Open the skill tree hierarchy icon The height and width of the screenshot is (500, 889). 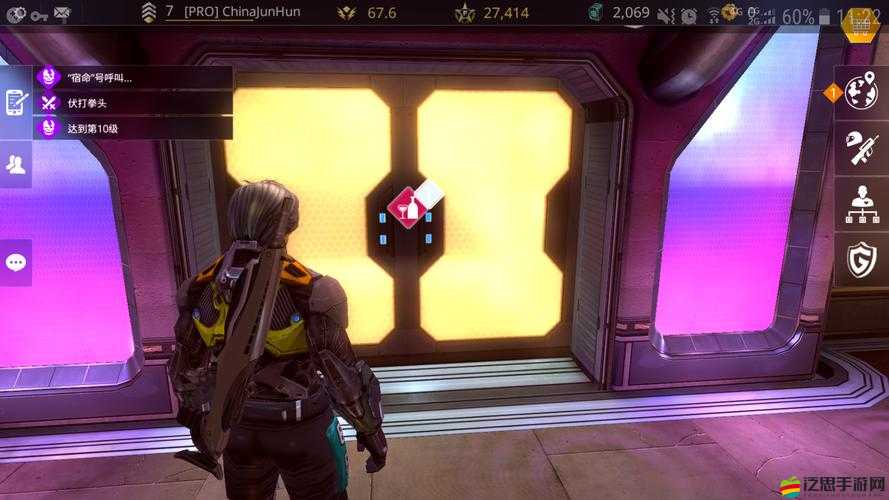click(x=860, y=204)
